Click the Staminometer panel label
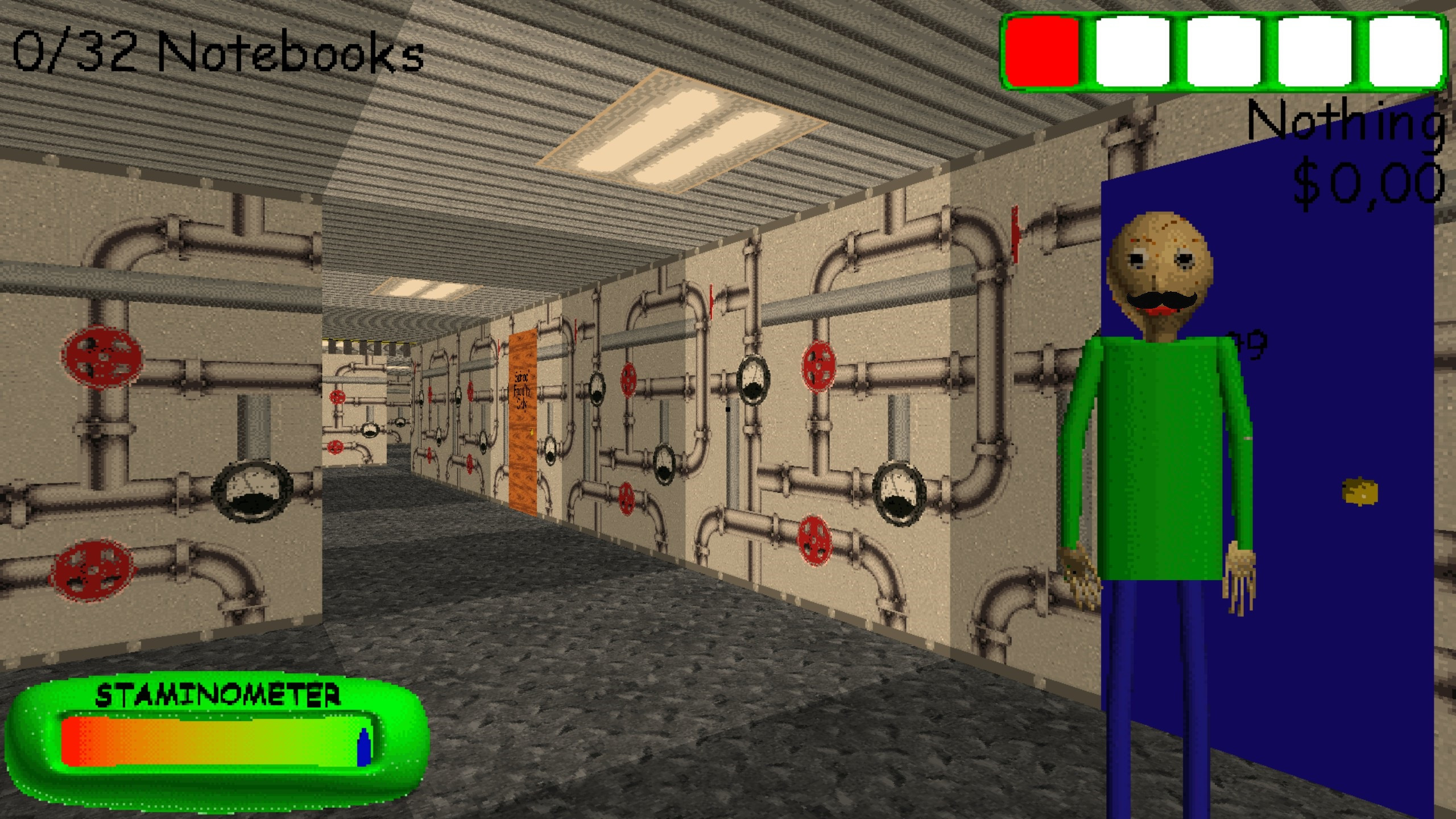The image size is (1456, 819). tap(222, 694)
